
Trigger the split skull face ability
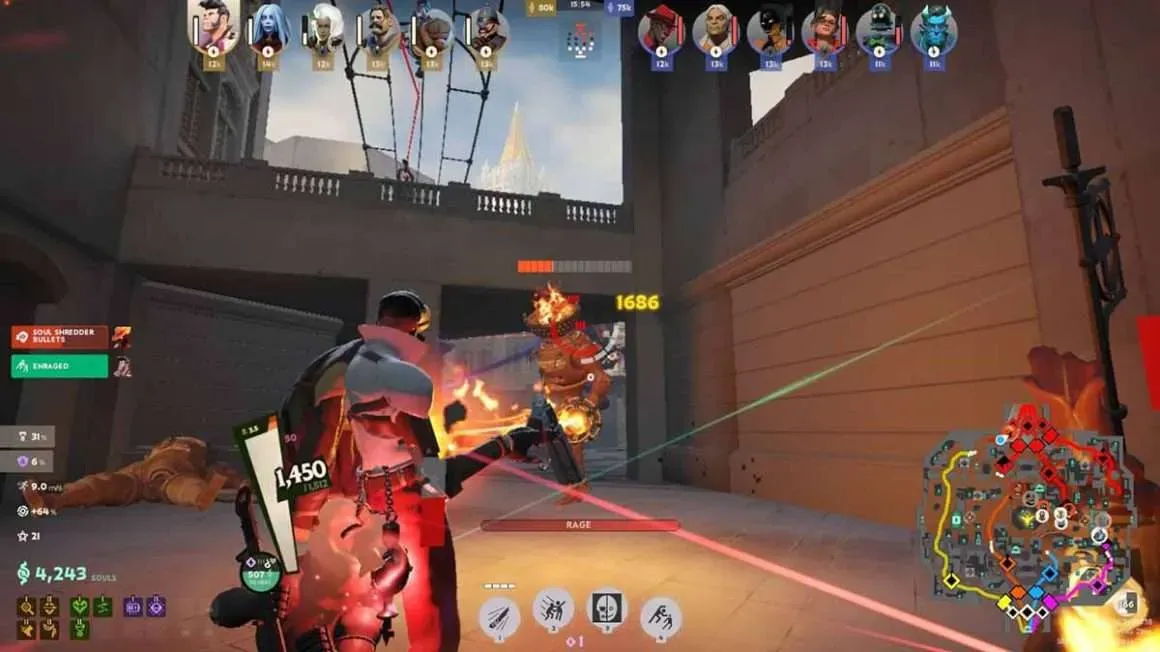606,608
